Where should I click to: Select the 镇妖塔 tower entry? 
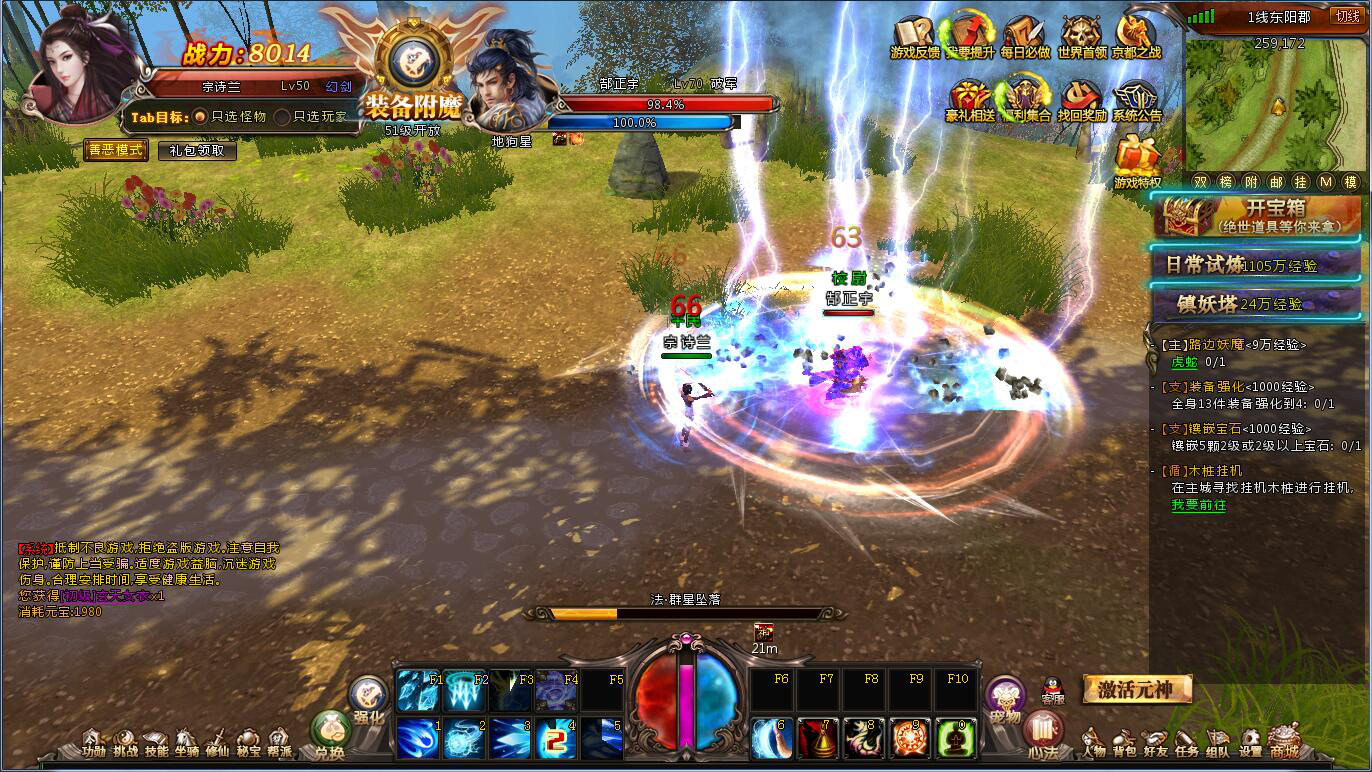[x=1258, y=303]
